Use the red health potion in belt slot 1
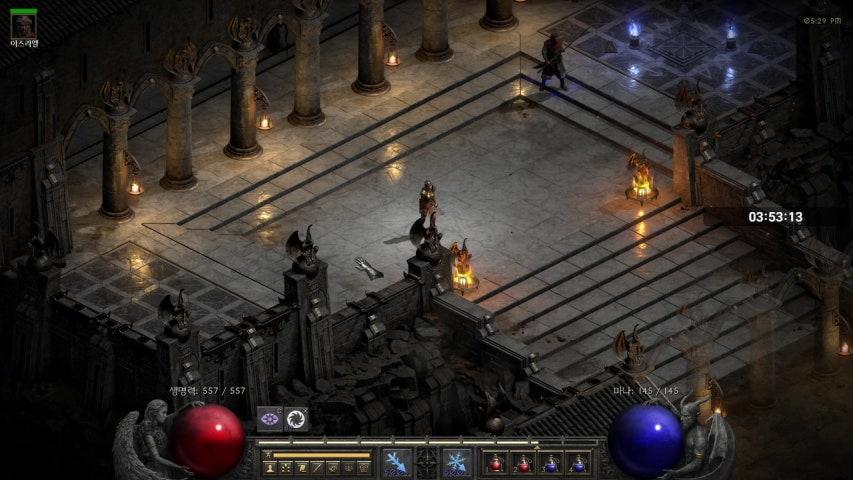 coord(495,463)
